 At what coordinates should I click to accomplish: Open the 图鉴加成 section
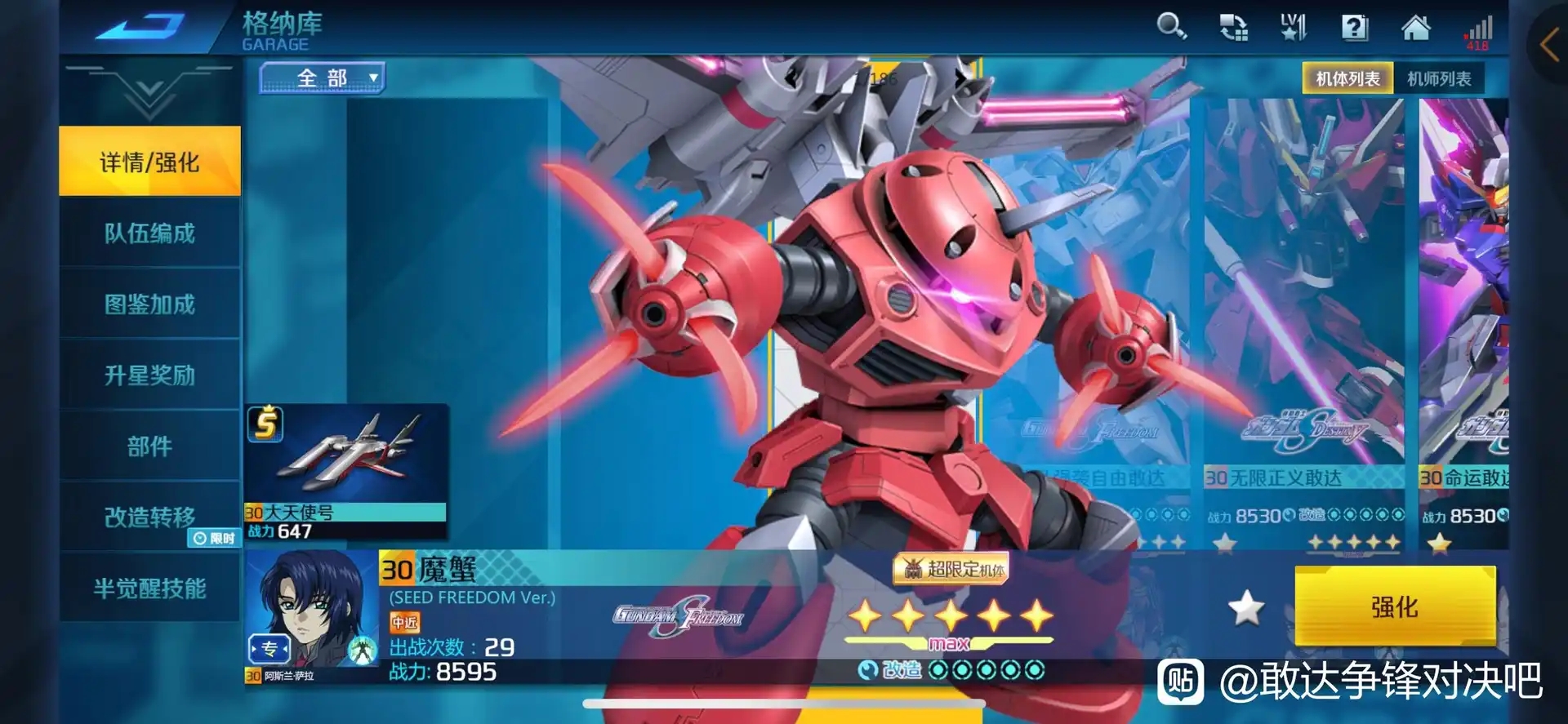(x=149, y=304)
